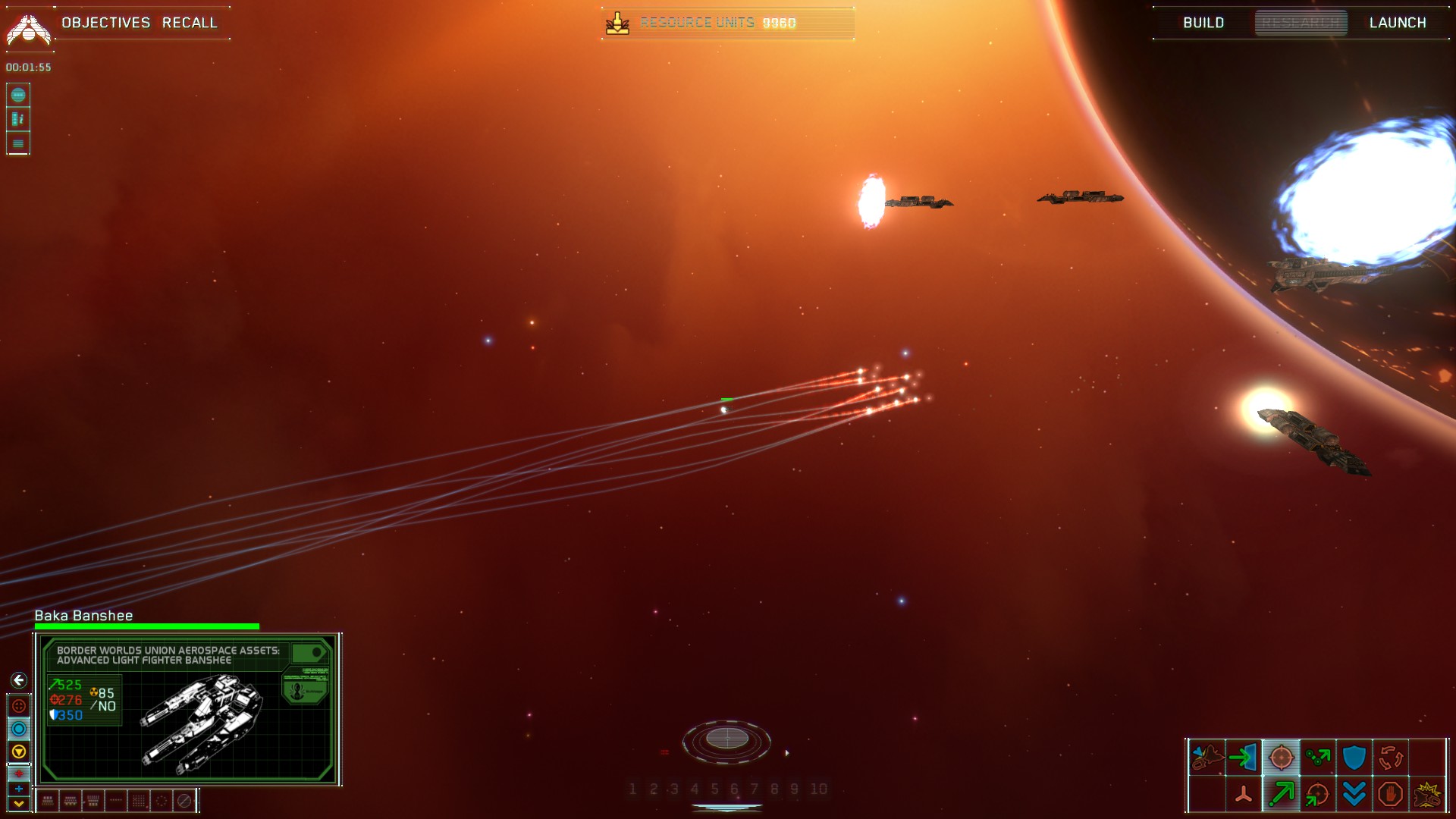The width and height of the screenshot is (1456, 819).
Task: Click the red circular arrows command
Action: pos(1390,757)
